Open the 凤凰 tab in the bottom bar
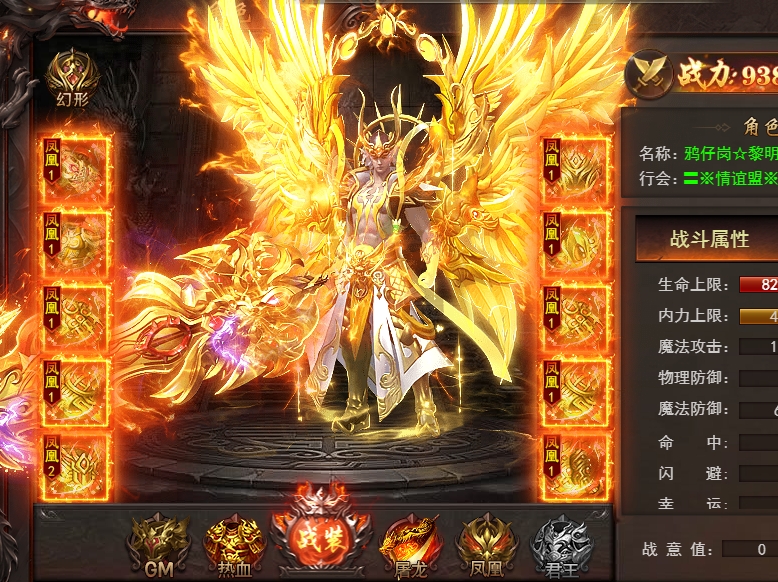778x582 pixels. 487,543
